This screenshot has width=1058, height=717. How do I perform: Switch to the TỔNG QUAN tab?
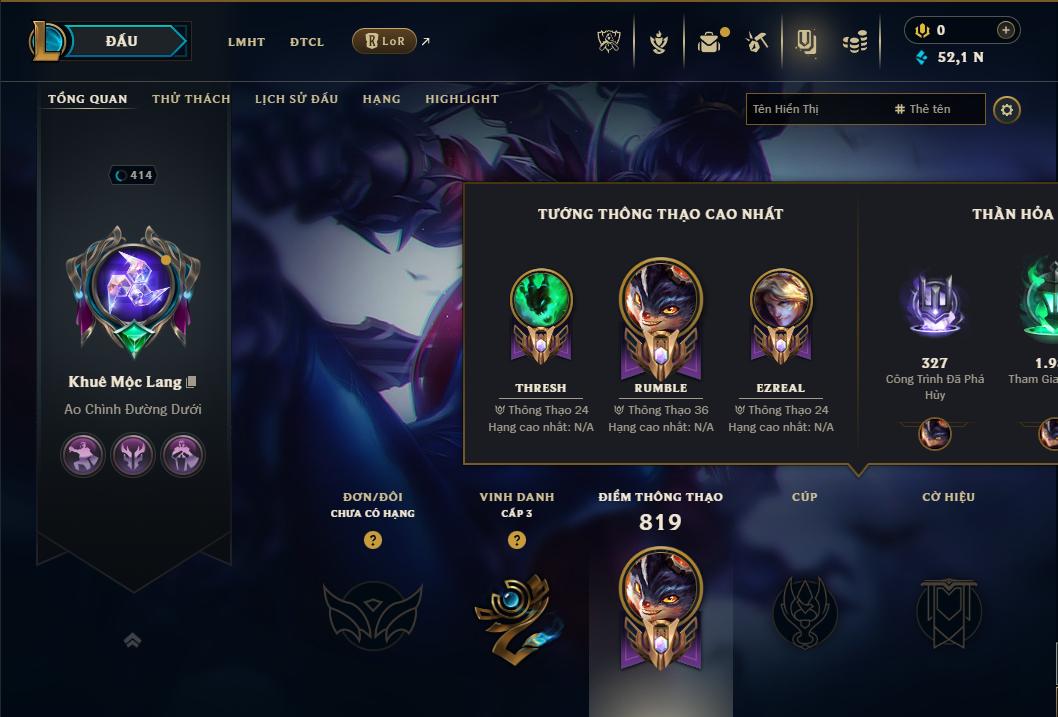[x=88, y=99]
